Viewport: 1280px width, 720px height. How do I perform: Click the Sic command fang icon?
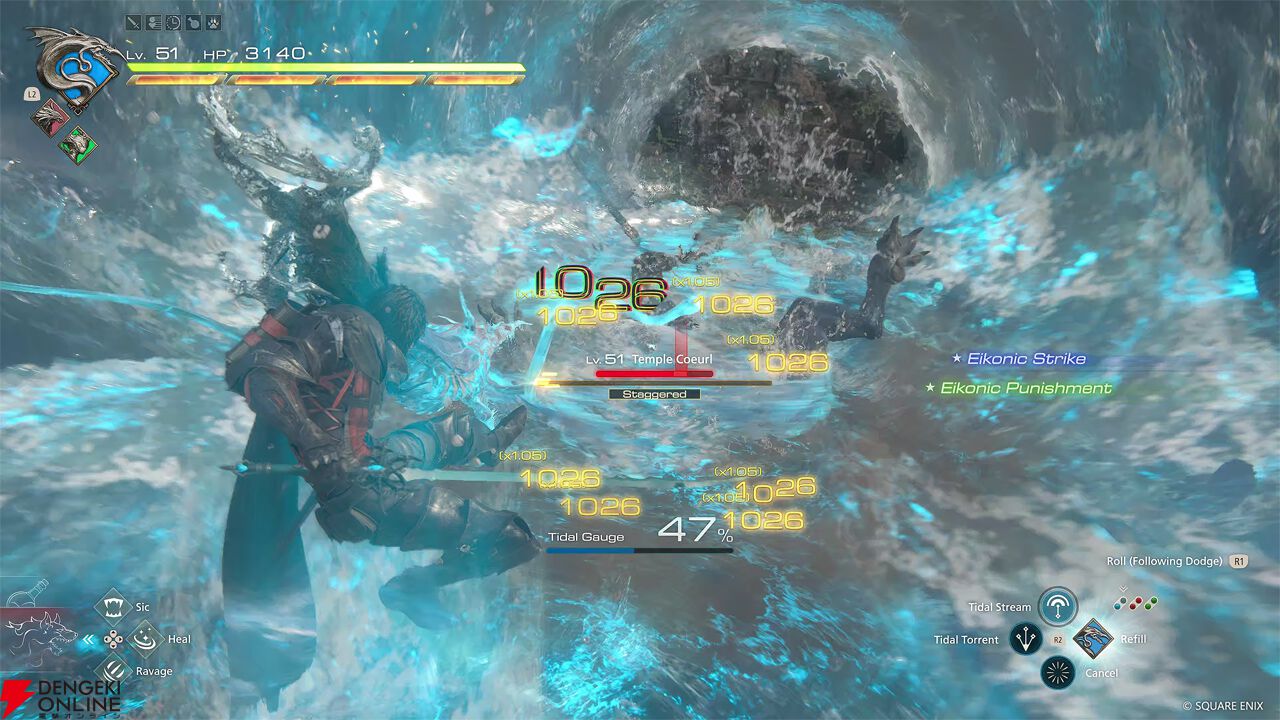click(x=114, y=607)
